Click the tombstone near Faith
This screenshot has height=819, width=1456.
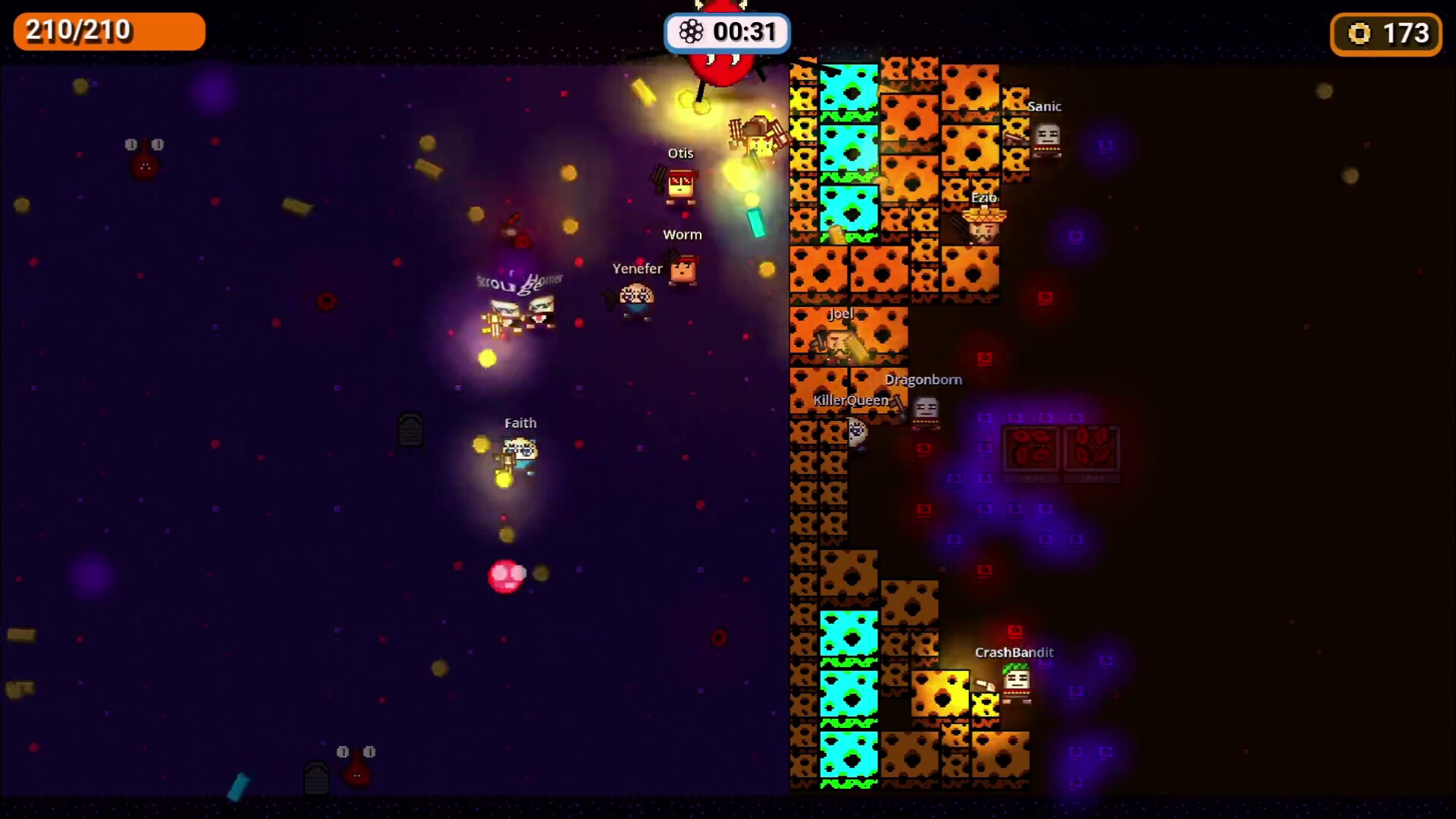click(409, 431)
